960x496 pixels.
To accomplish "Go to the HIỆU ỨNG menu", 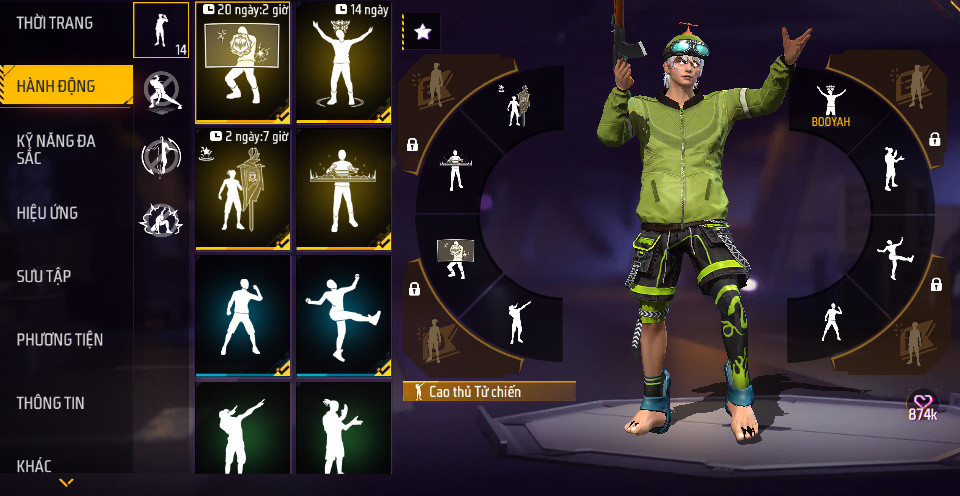I will pyautogui.click(x=47, y=213).
